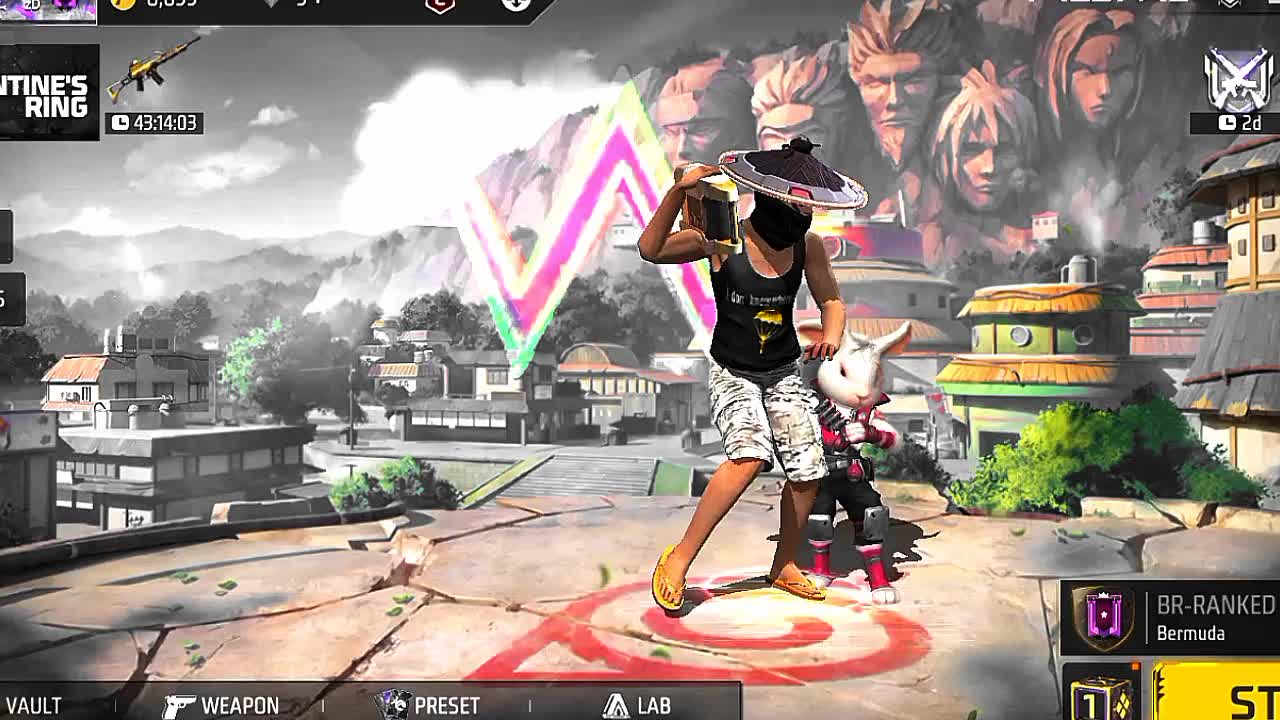Open the Lab menu
The height and width of the screenshot is (720, 1280).
click(x=637, y=705)
